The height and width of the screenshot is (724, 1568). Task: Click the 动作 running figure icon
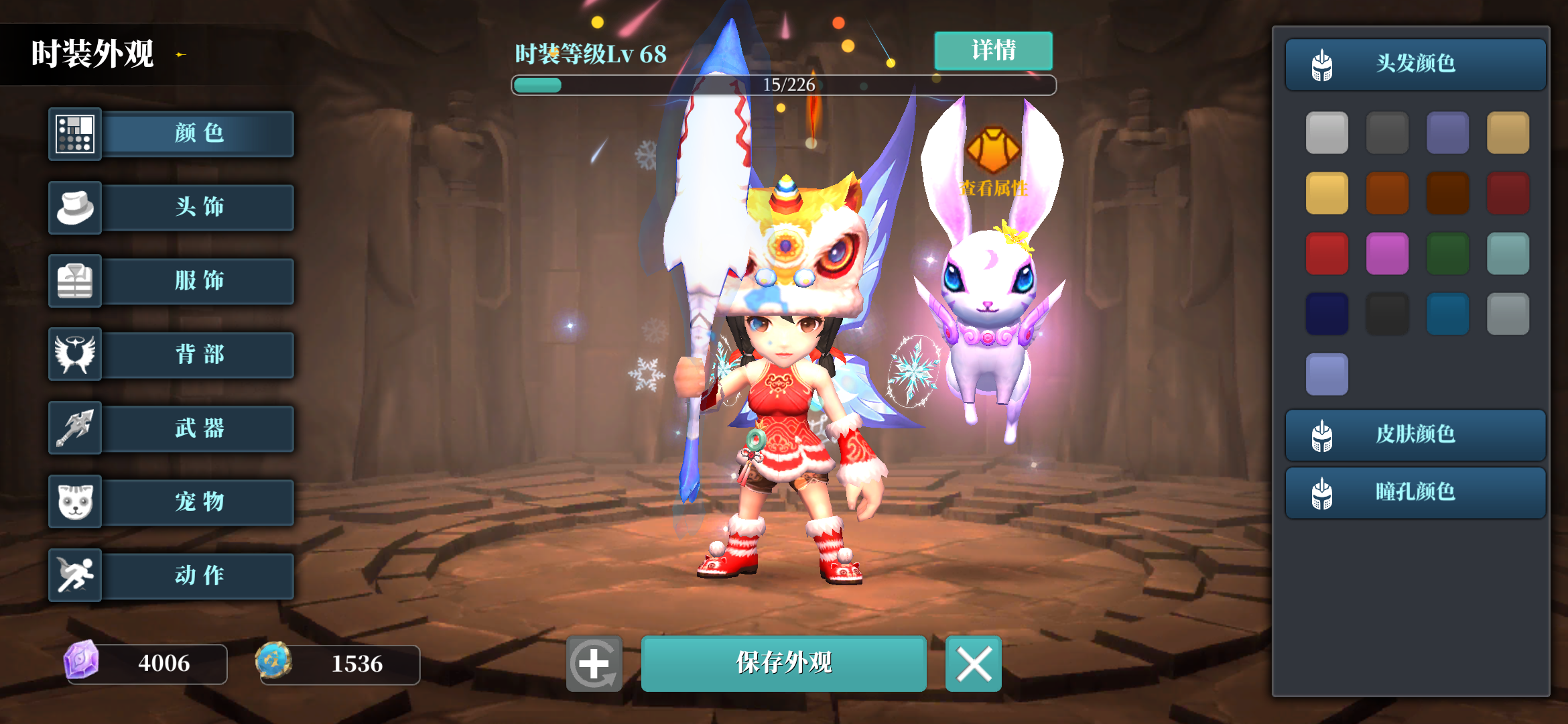click(x=75, y=575)
